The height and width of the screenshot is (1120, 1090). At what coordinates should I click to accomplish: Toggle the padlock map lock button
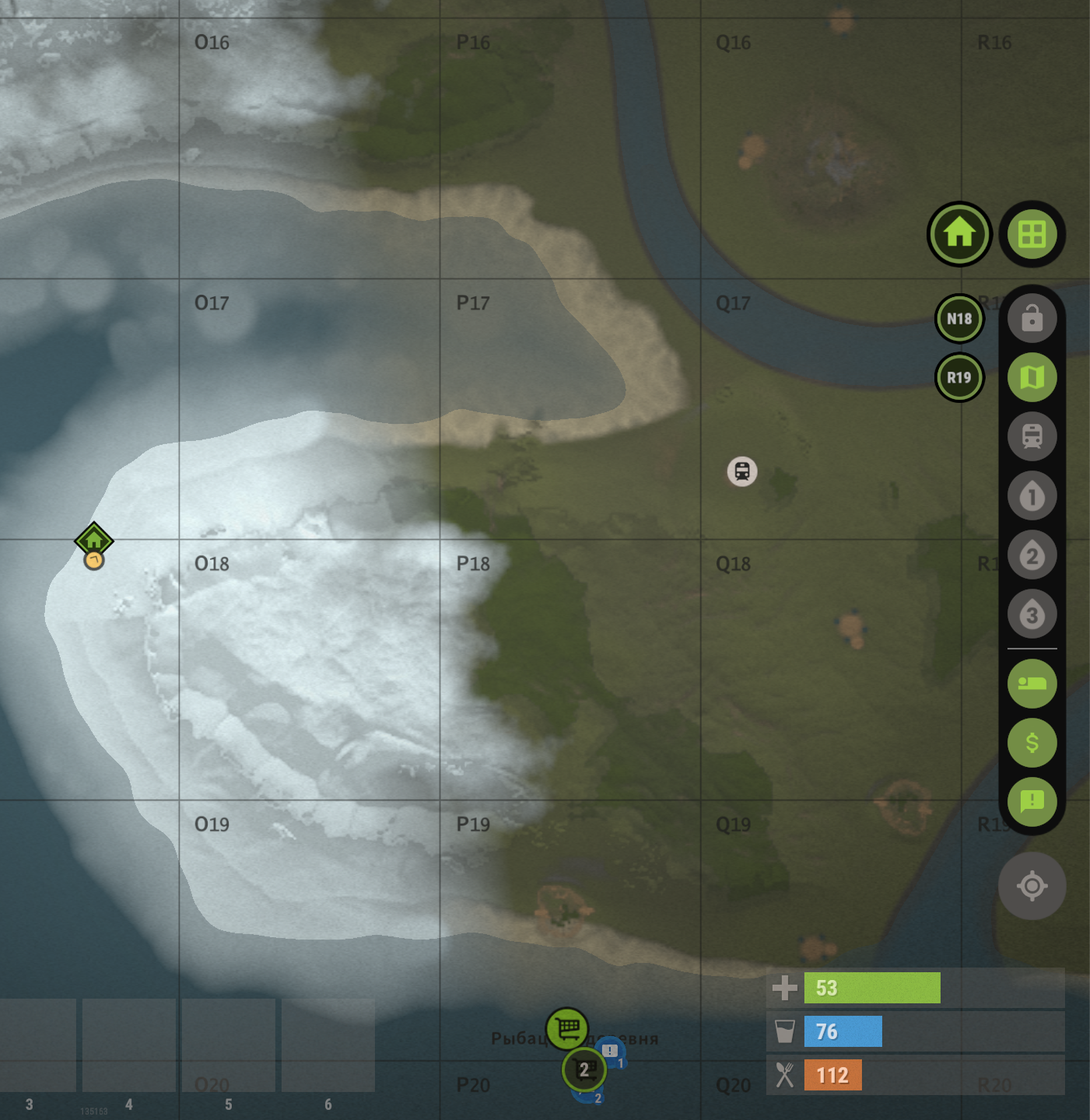1032,318
